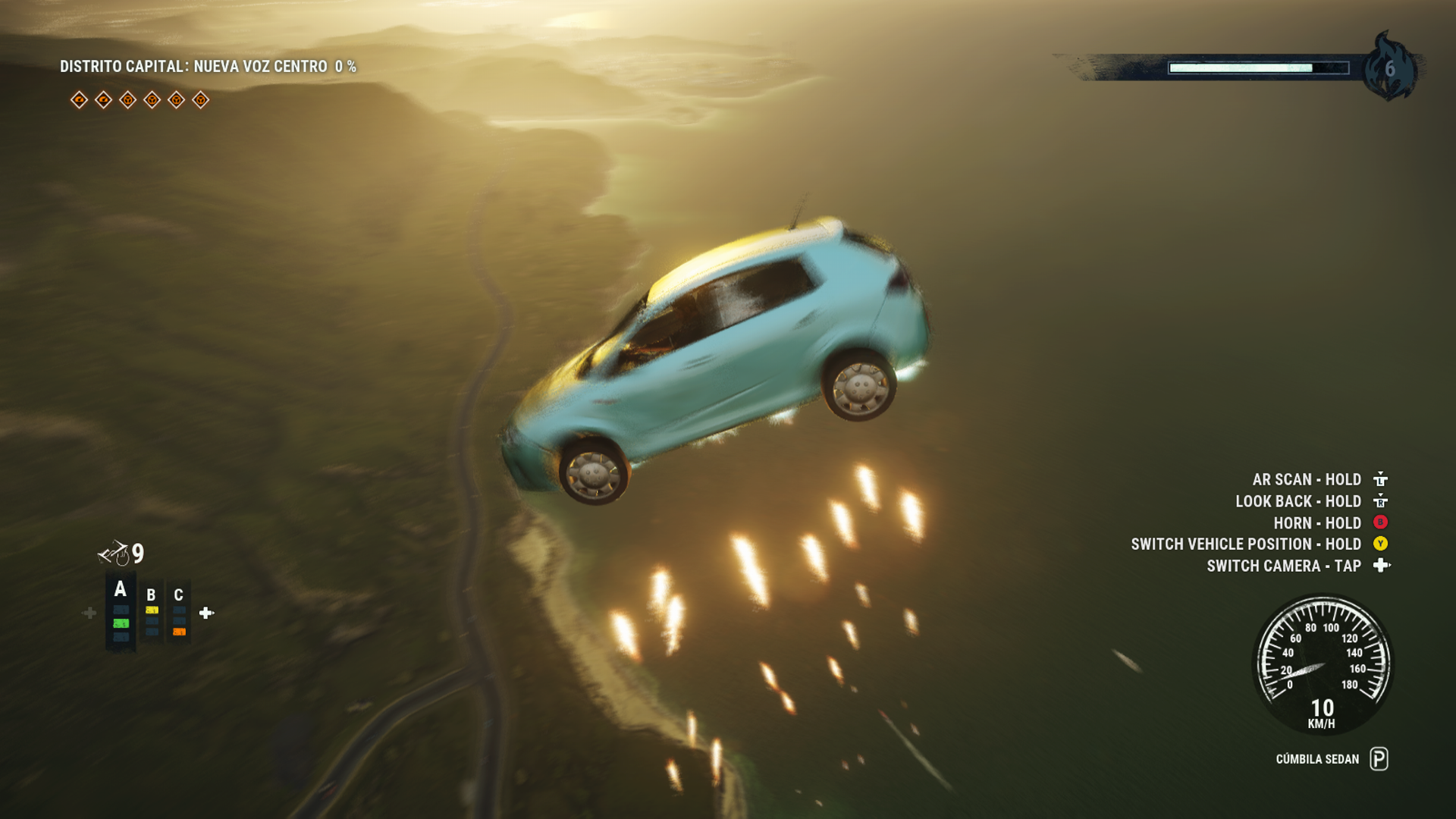Expand loadout column A
Image resolution: width=1456 pixels, height=819 pixels.
click(120, 588)
